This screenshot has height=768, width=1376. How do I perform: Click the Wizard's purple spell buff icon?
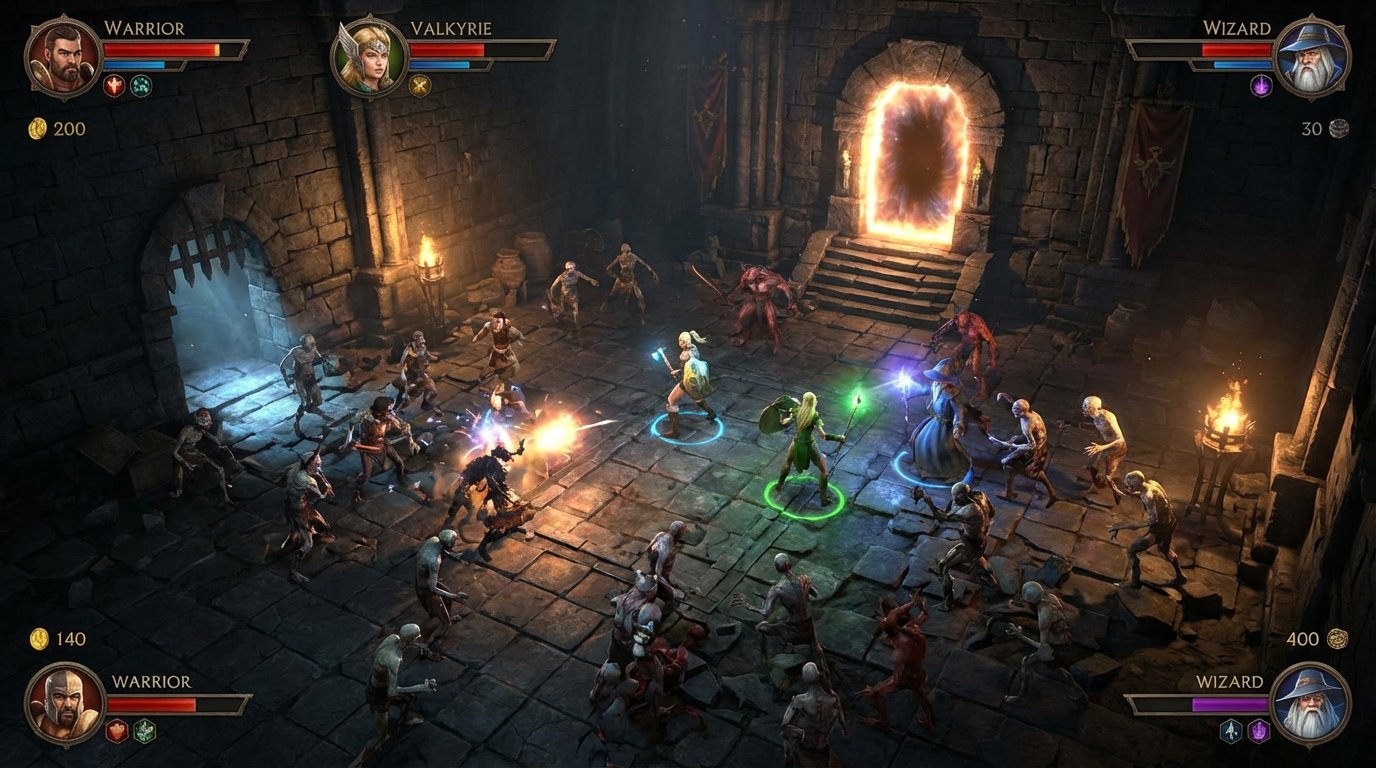pyautogui.click(x=1261, y=86)
